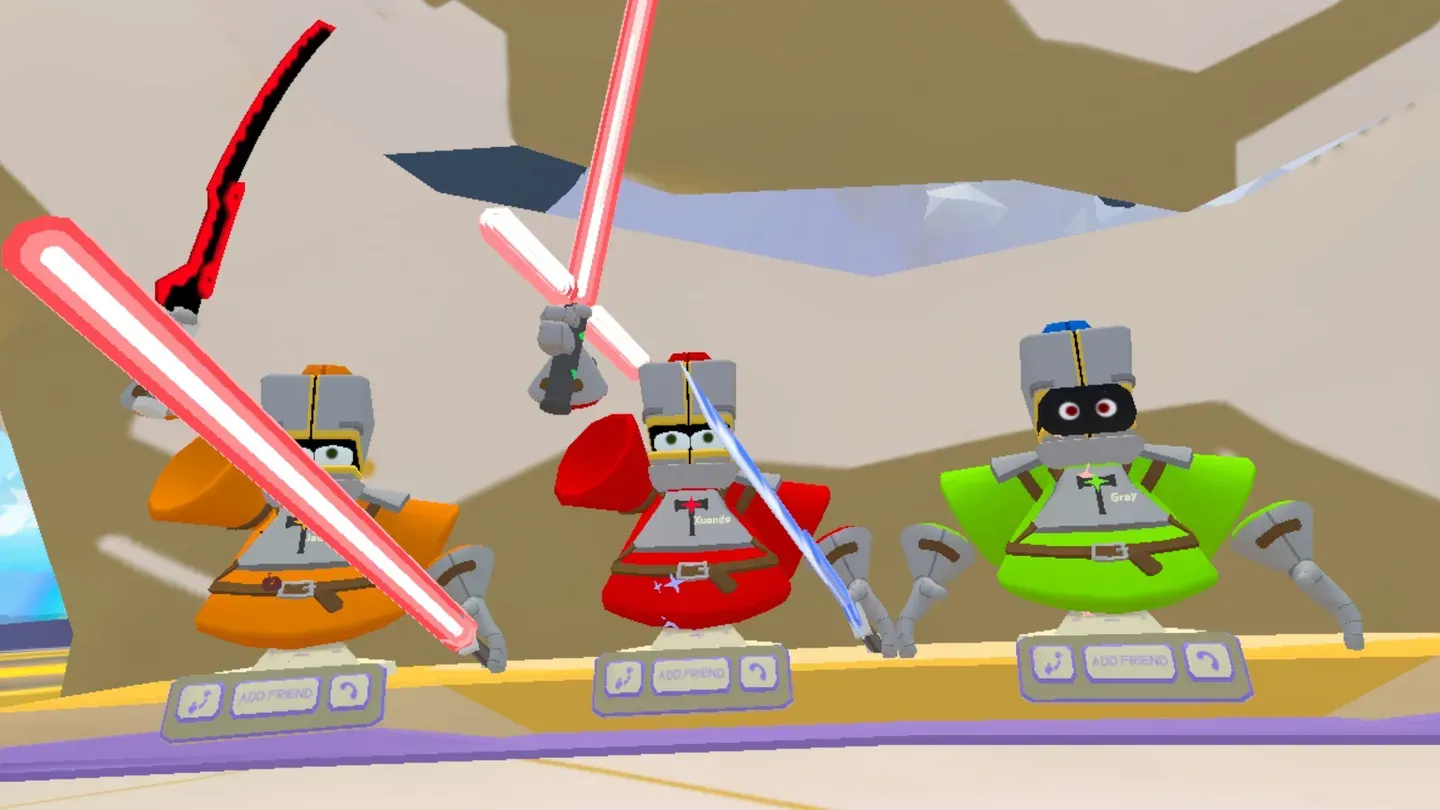
Task: Add the orange knight as a friend
Action: (x=274, y=696)
